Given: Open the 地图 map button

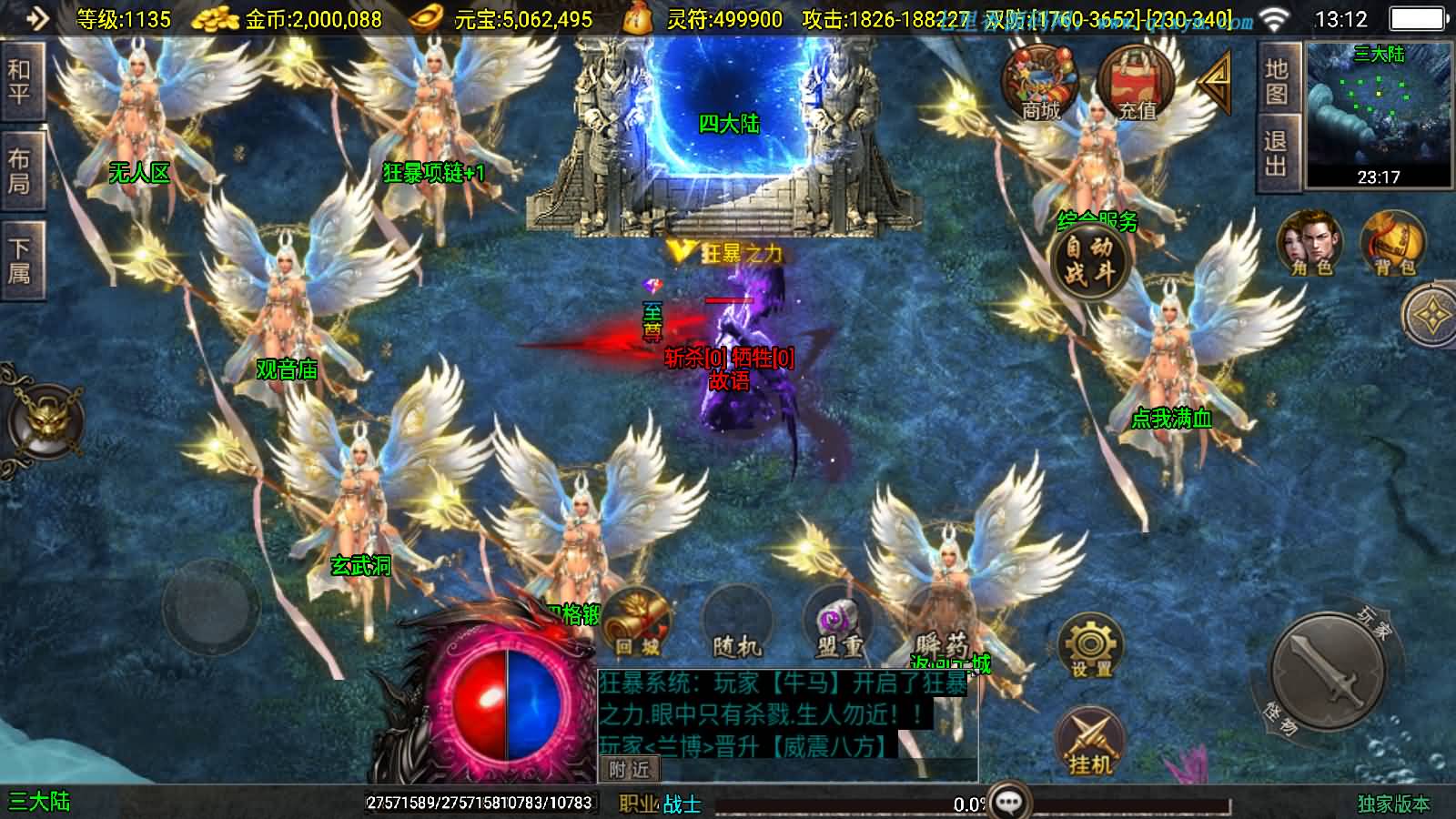Looking at the screenshot, I should [1277, 81].
